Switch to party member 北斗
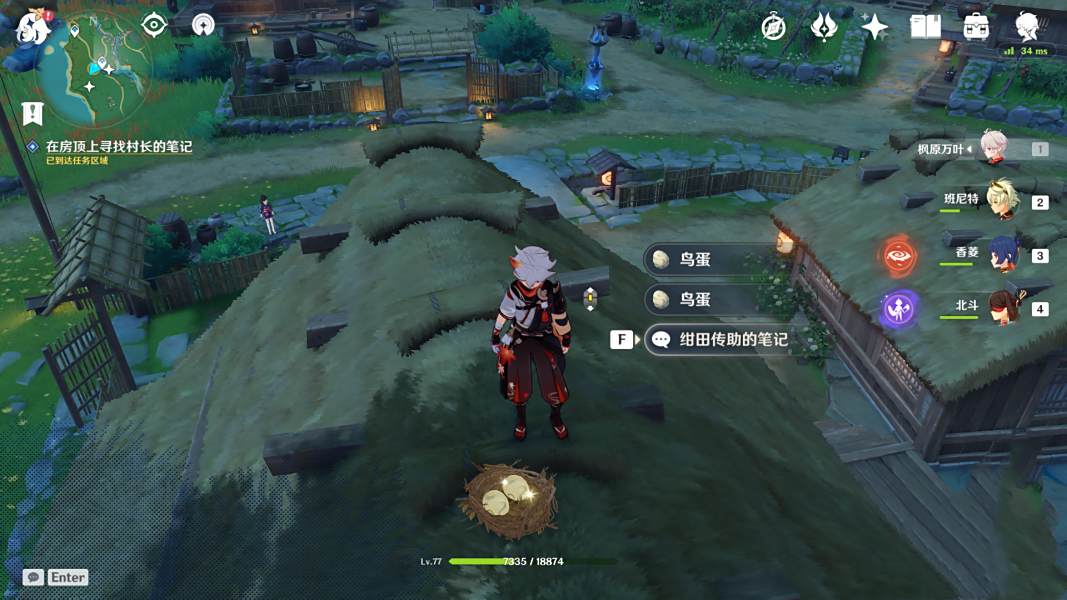Viewport: 1067px width, 600px height. coord(1001,307)
